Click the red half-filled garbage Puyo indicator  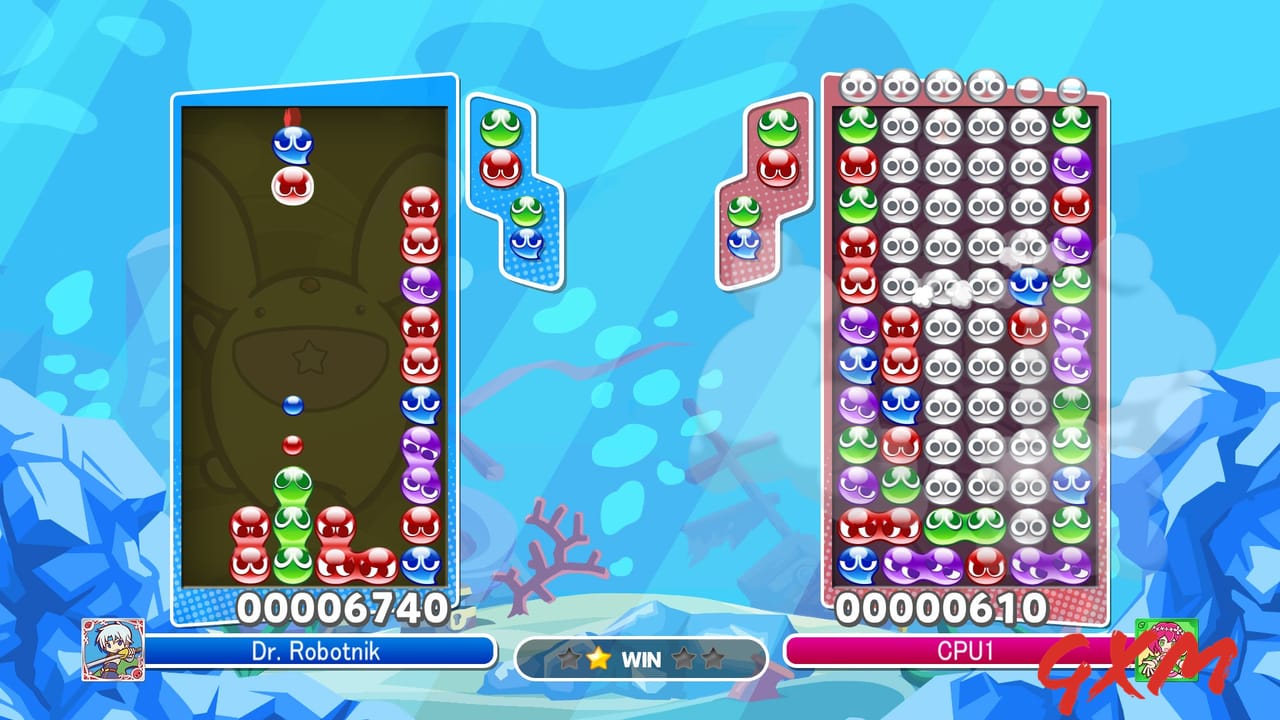click(1030, 90)
